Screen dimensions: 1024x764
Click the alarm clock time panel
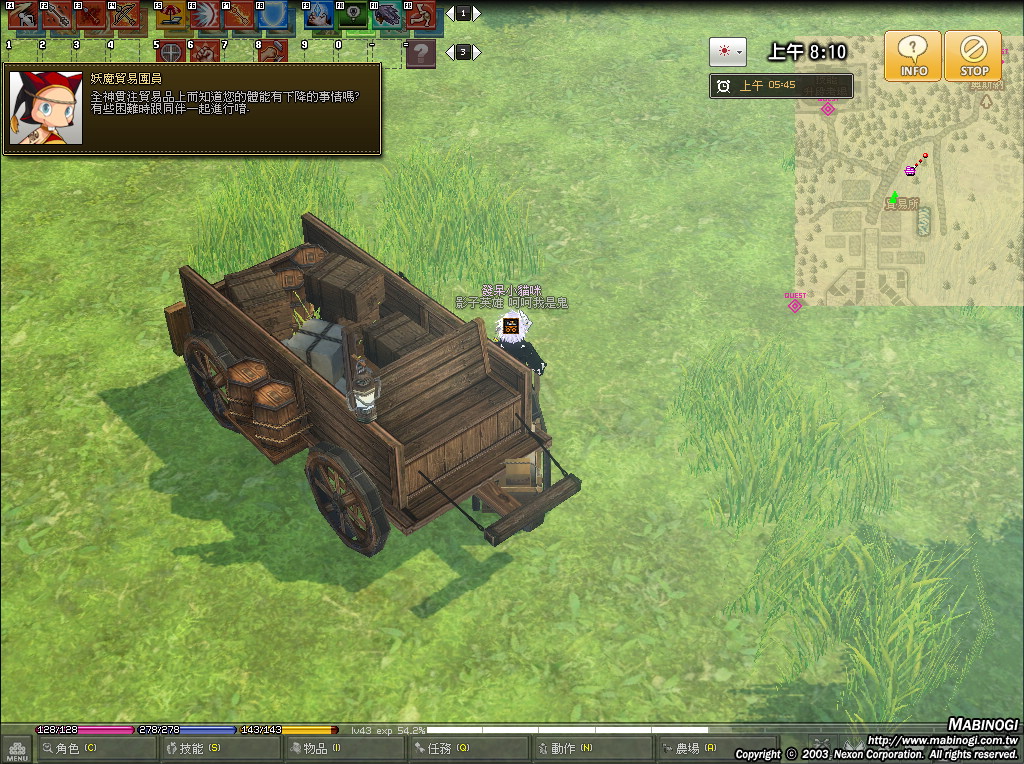[x=781, y=86]
